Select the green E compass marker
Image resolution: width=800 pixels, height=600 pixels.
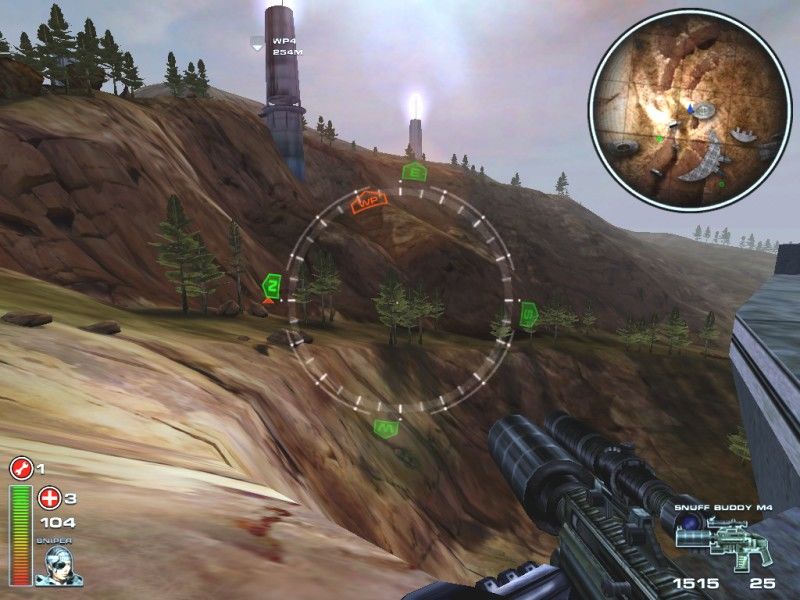pos(413,172)
